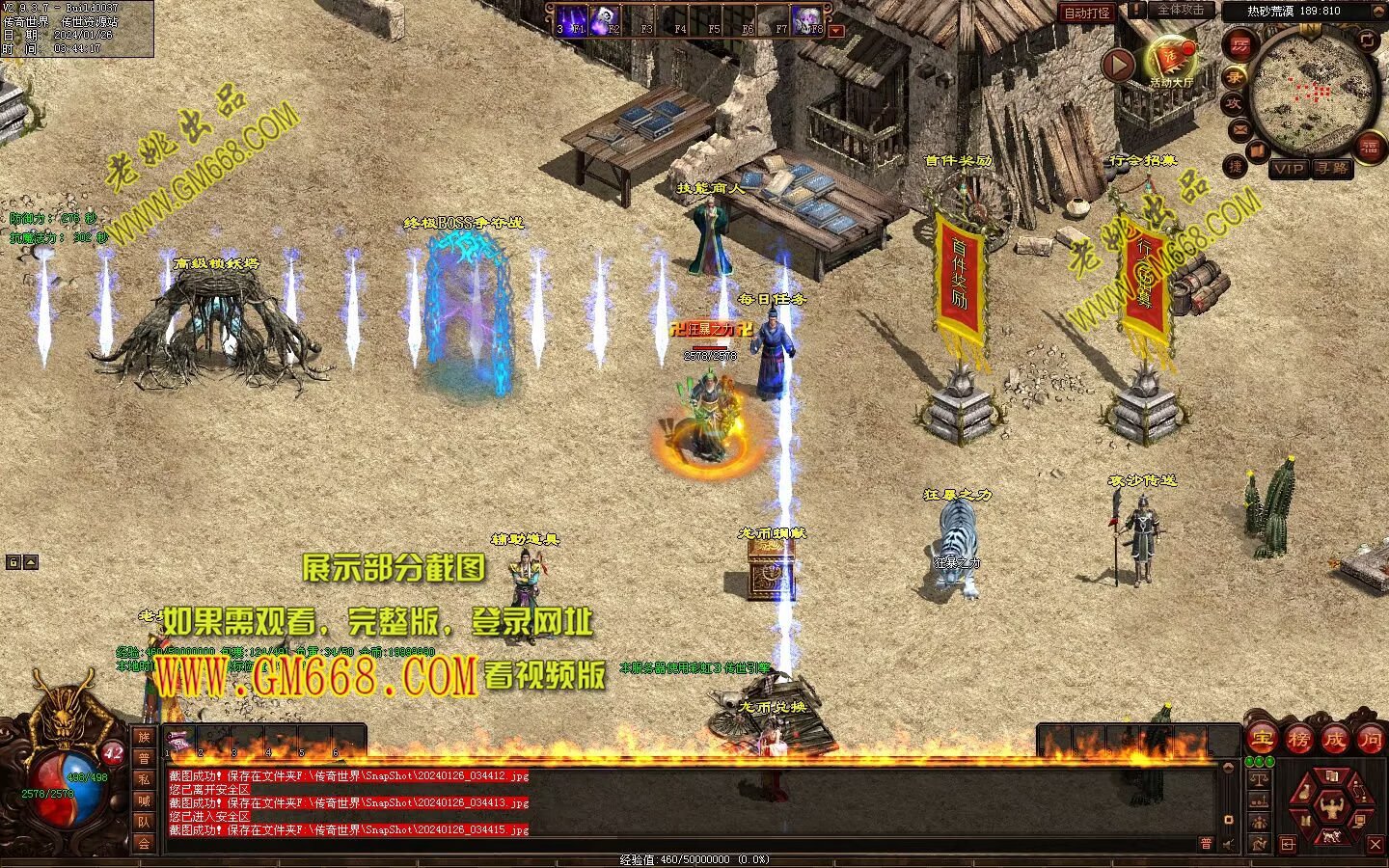Activate 寻路 pathfinding button

(1332, 169)
